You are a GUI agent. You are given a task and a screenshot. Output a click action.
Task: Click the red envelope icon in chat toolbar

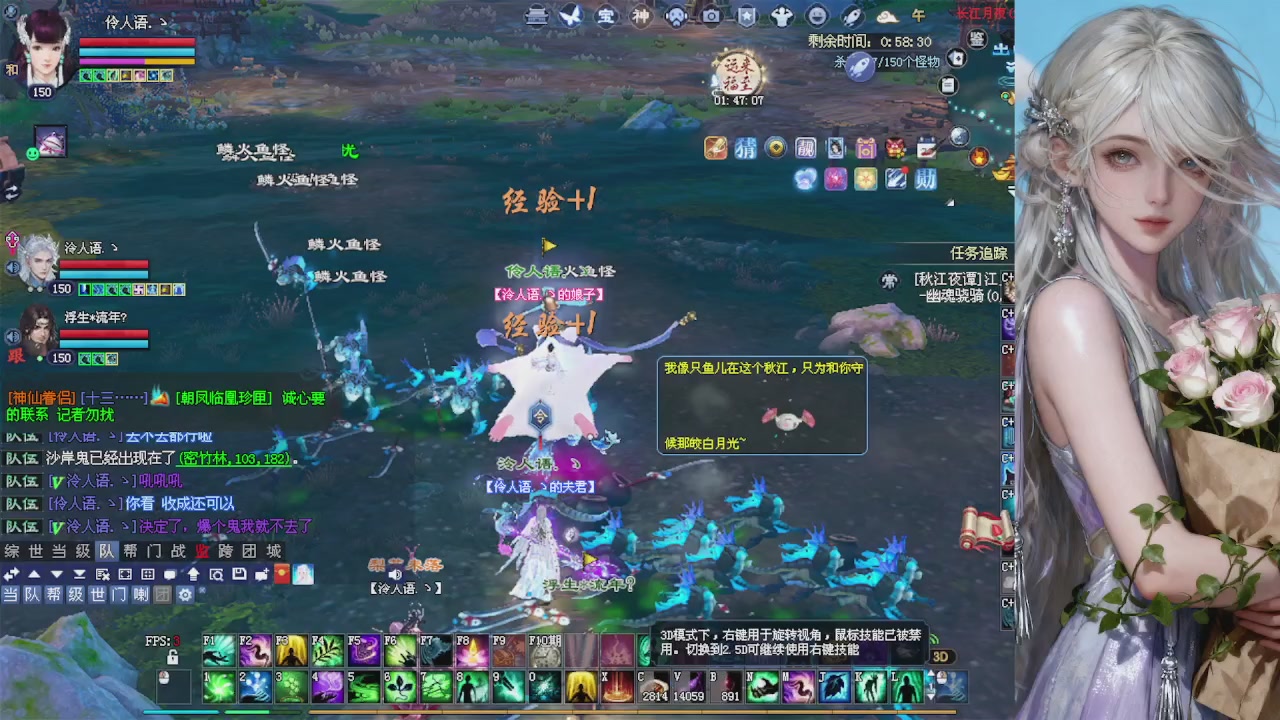pyautogui.click(x=281, y=575)
